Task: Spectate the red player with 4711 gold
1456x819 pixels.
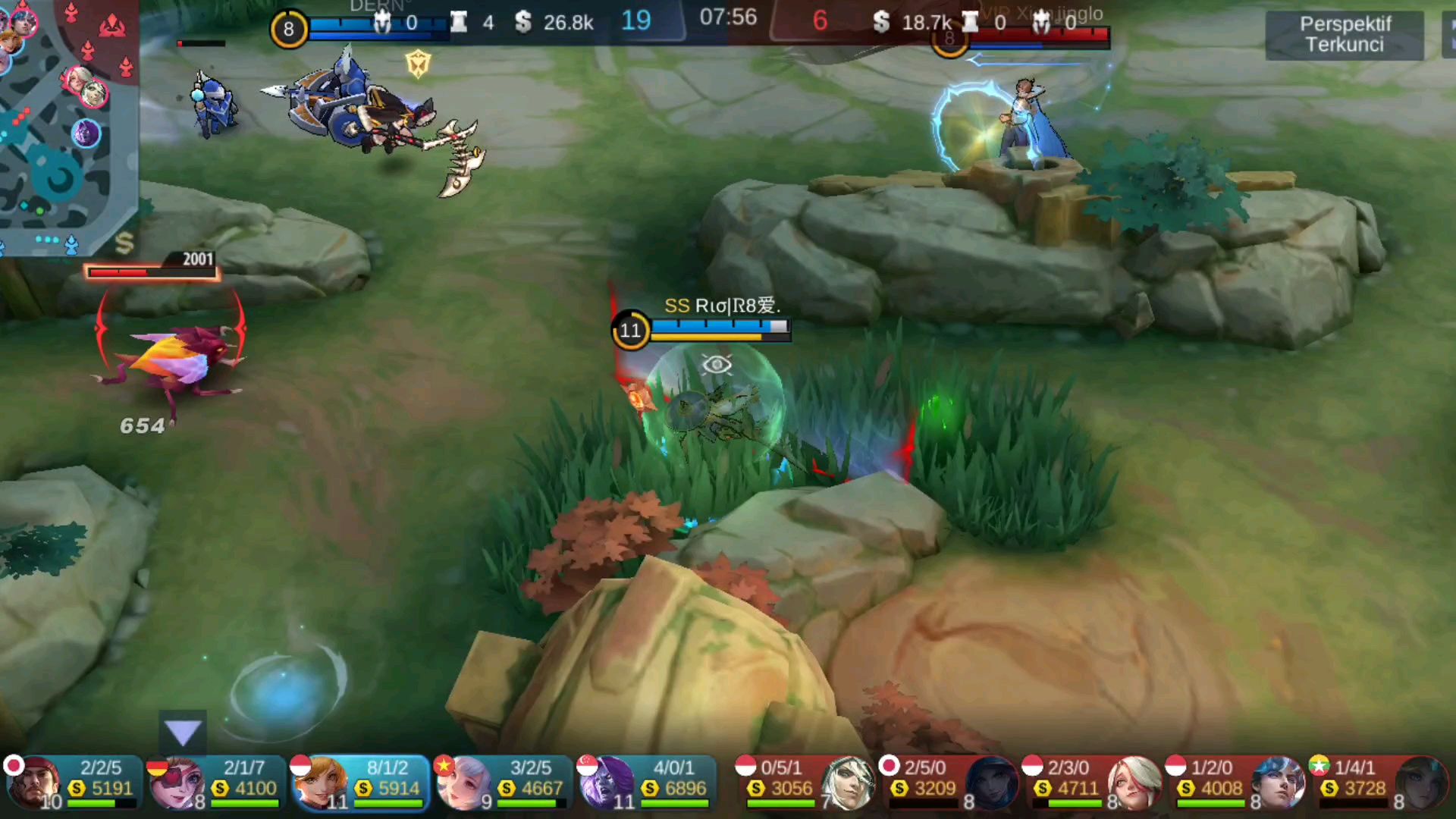Action: pos(1092,781)
